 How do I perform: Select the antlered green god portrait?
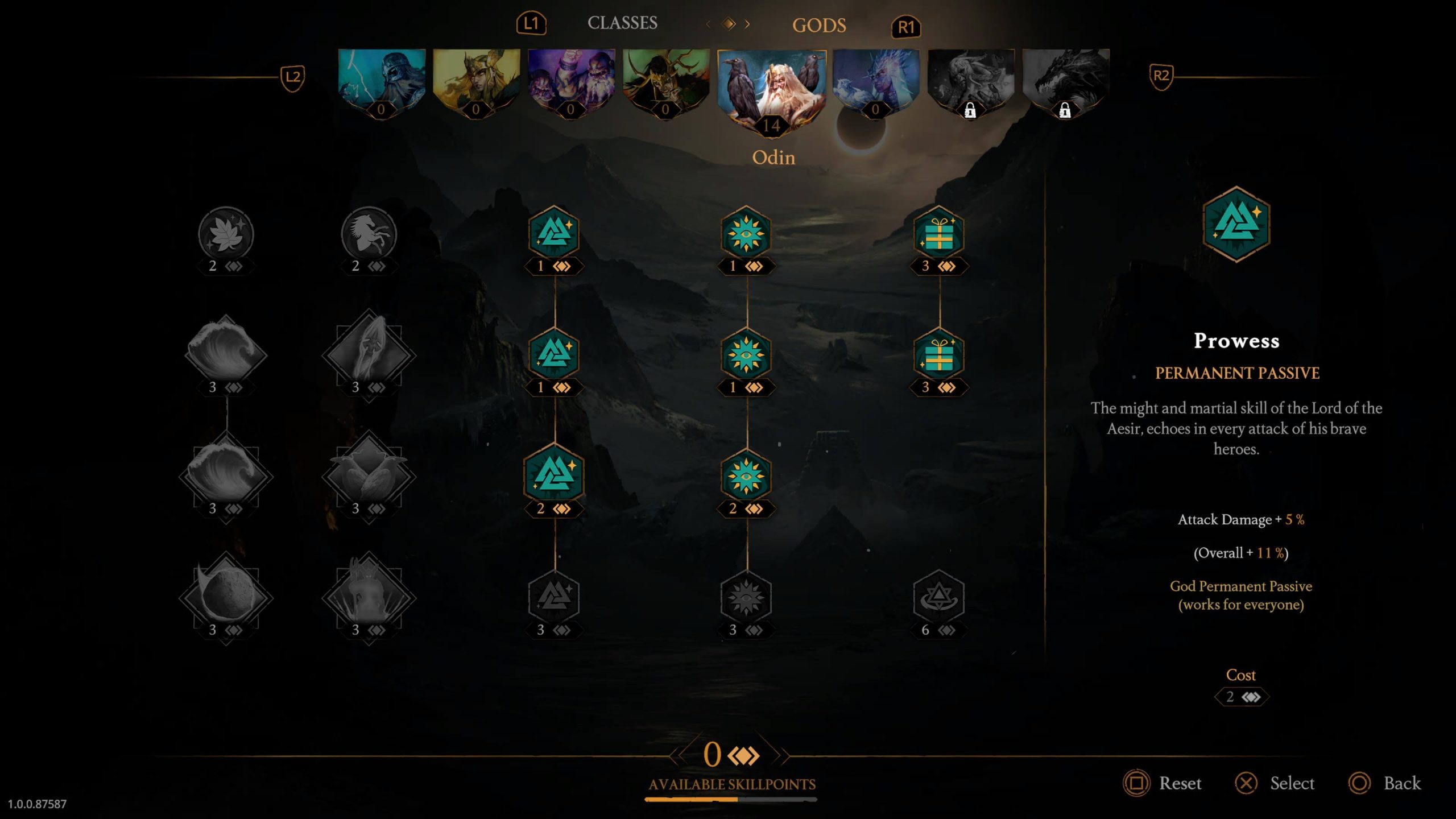(x=665, y=81)
